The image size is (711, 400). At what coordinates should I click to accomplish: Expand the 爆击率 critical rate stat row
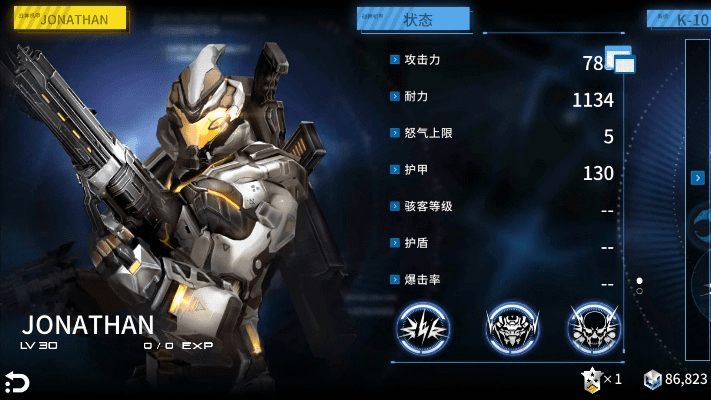[395, 280]
